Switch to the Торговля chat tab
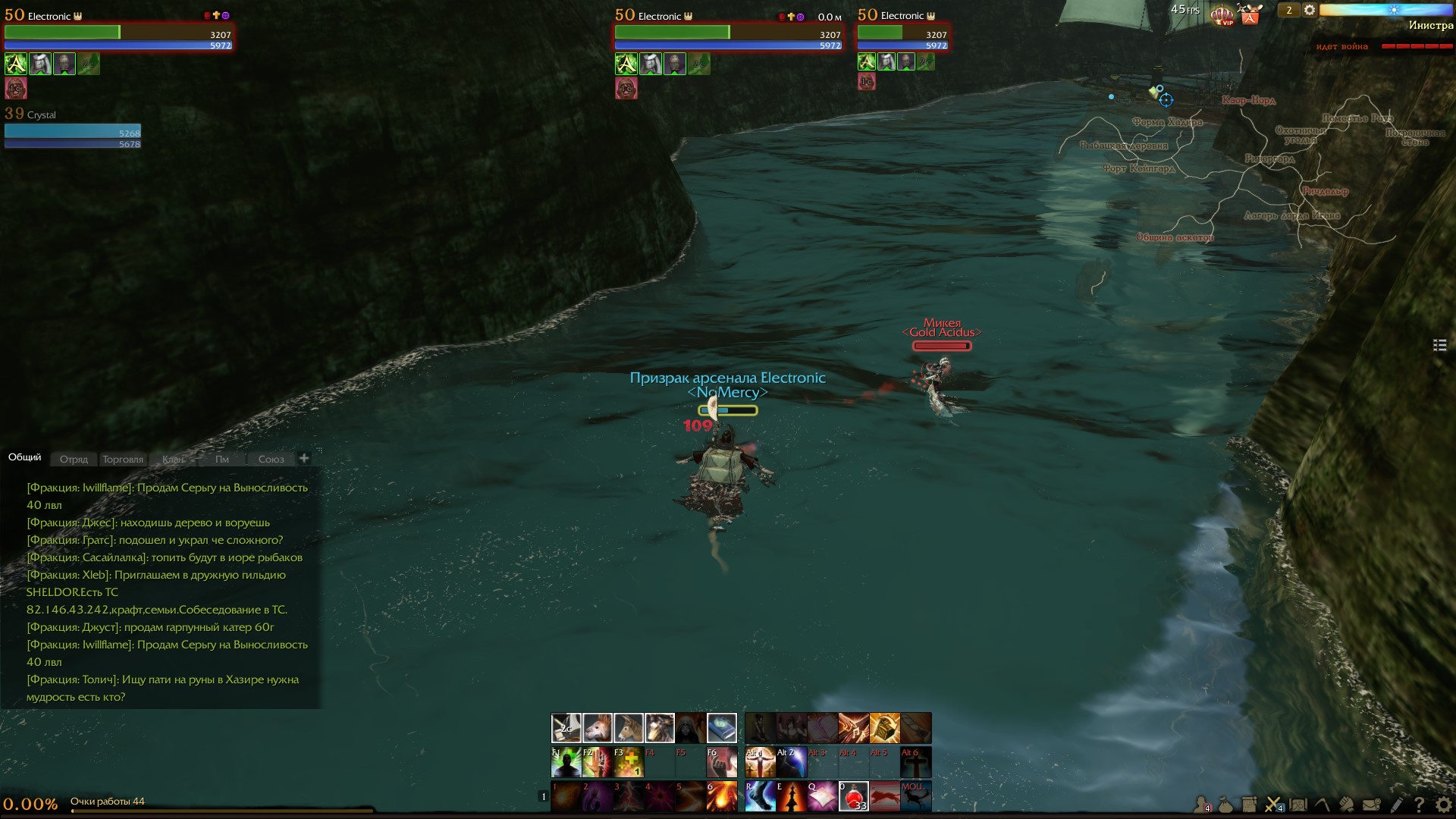Screen dimensions: 1456x819 [123, 459]
